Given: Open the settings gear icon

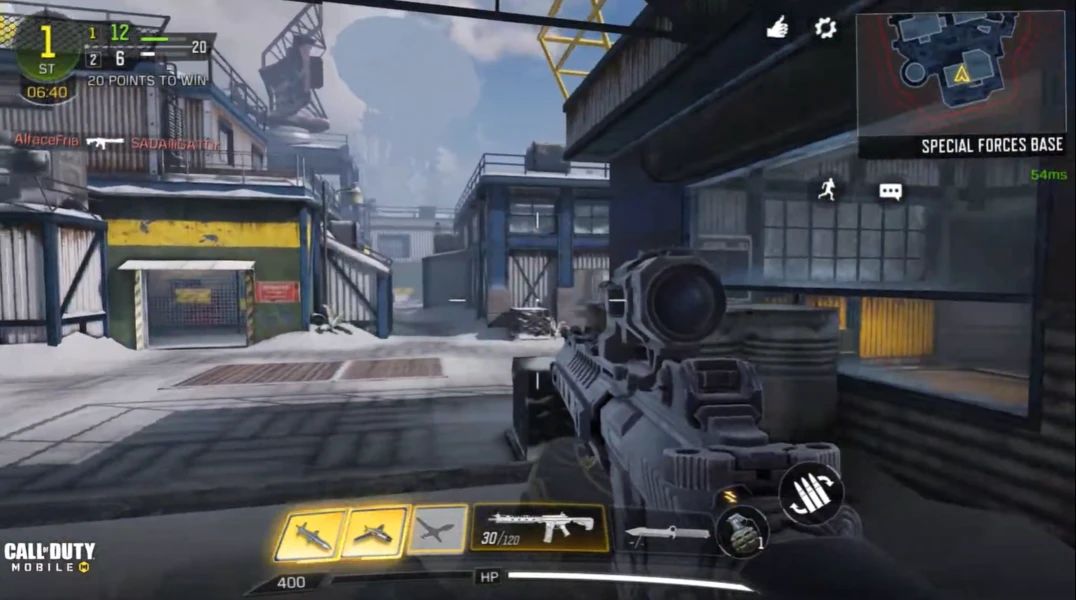Looking at the screenshot, I should [825, 28].
